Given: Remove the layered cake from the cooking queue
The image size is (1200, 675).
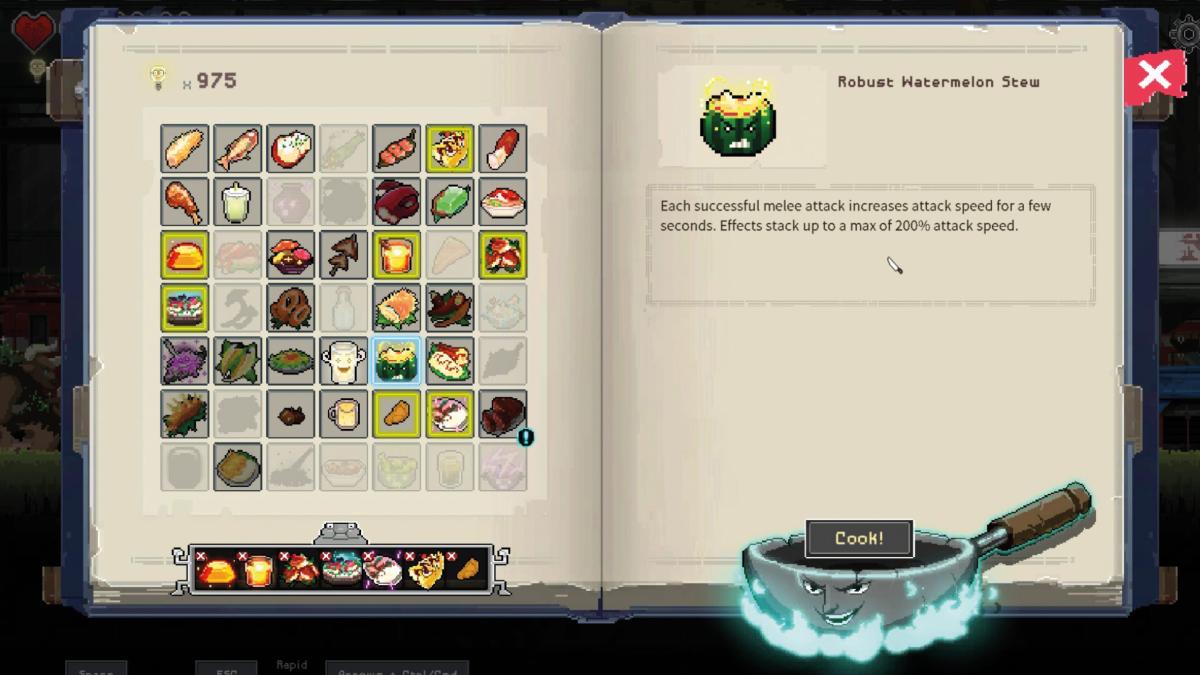Looking at the screenshot, I should pyautogui.click(x=327, y=556).
